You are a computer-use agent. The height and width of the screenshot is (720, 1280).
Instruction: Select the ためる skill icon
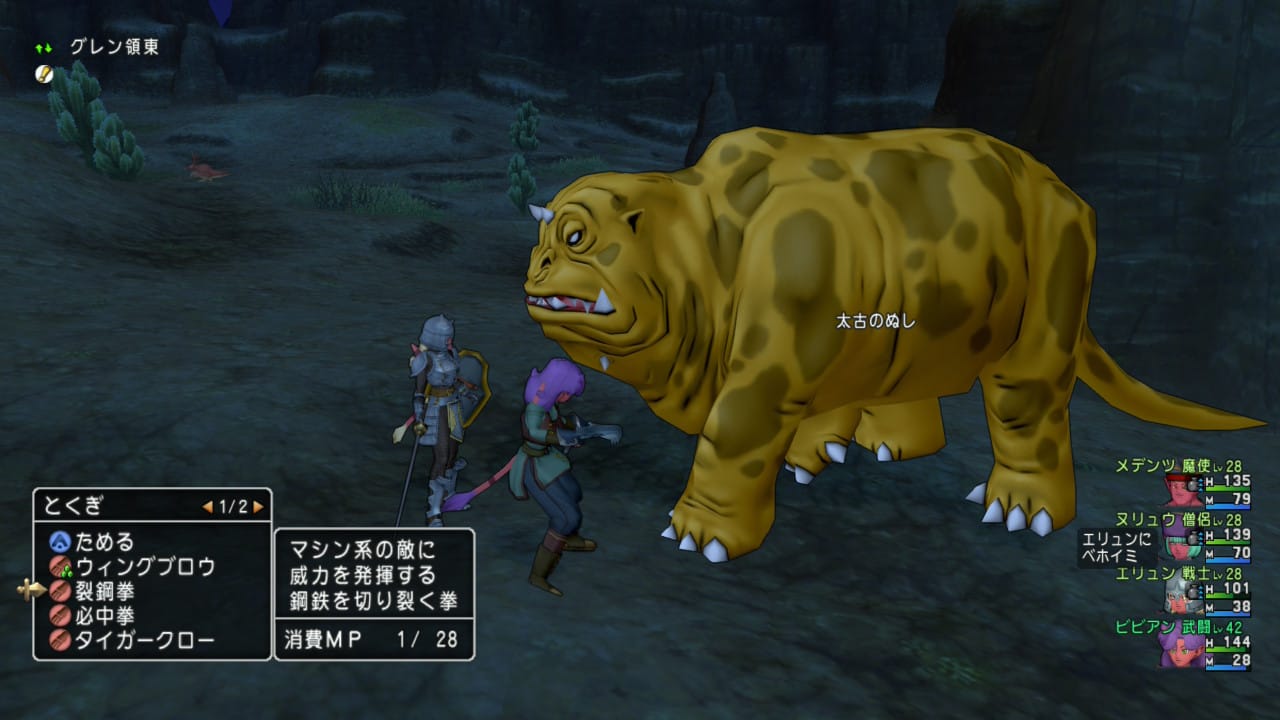click(x=58, y=542)
